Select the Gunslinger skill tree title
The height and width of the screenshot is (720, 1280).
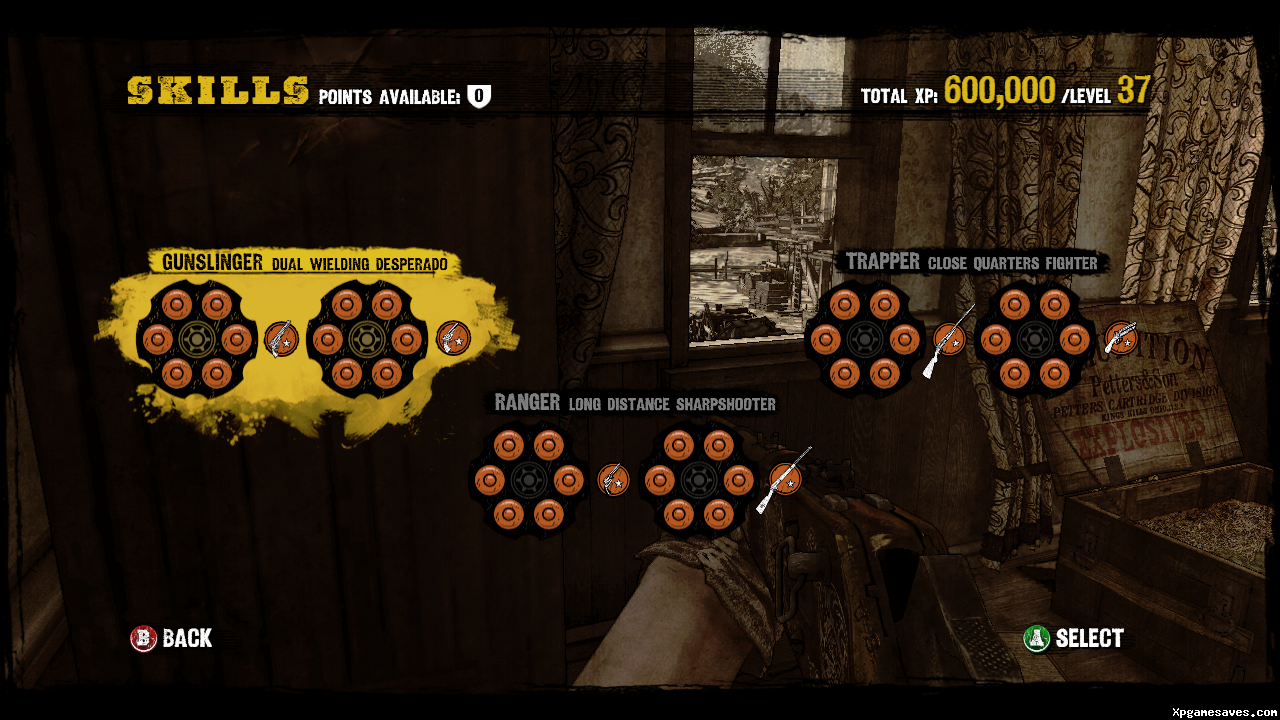point(305,263)
